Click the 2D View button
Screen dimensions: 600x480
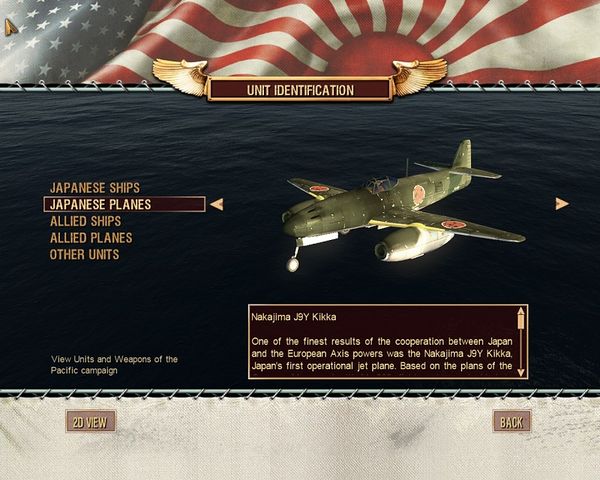(x=88, y=422)
